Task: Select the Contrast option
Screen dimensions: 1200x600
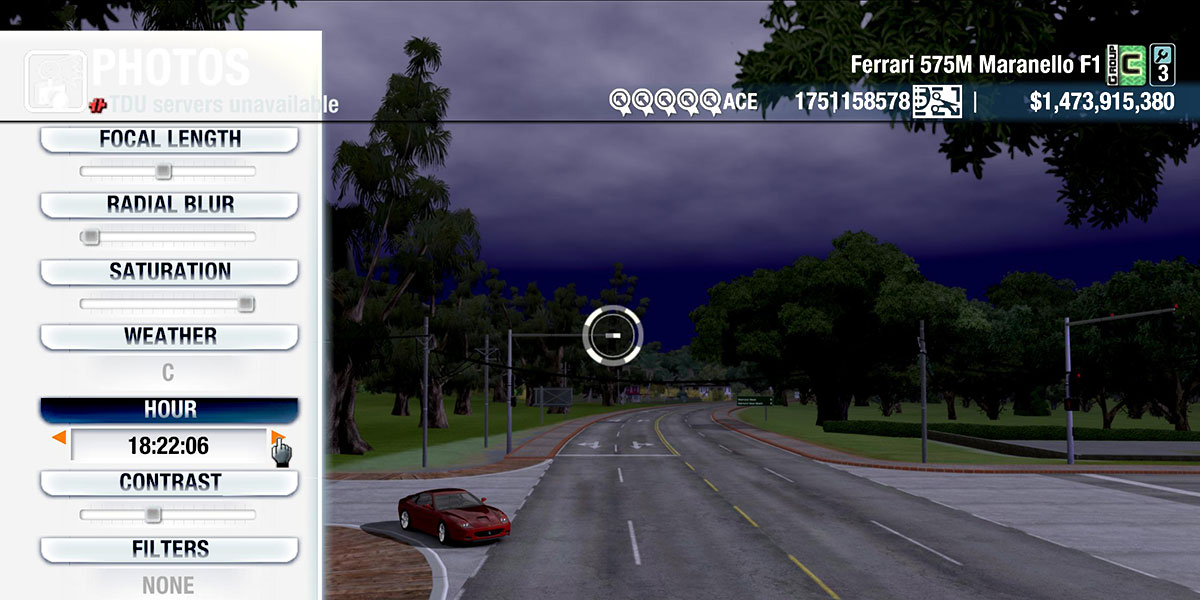Action: coord(169,482)
